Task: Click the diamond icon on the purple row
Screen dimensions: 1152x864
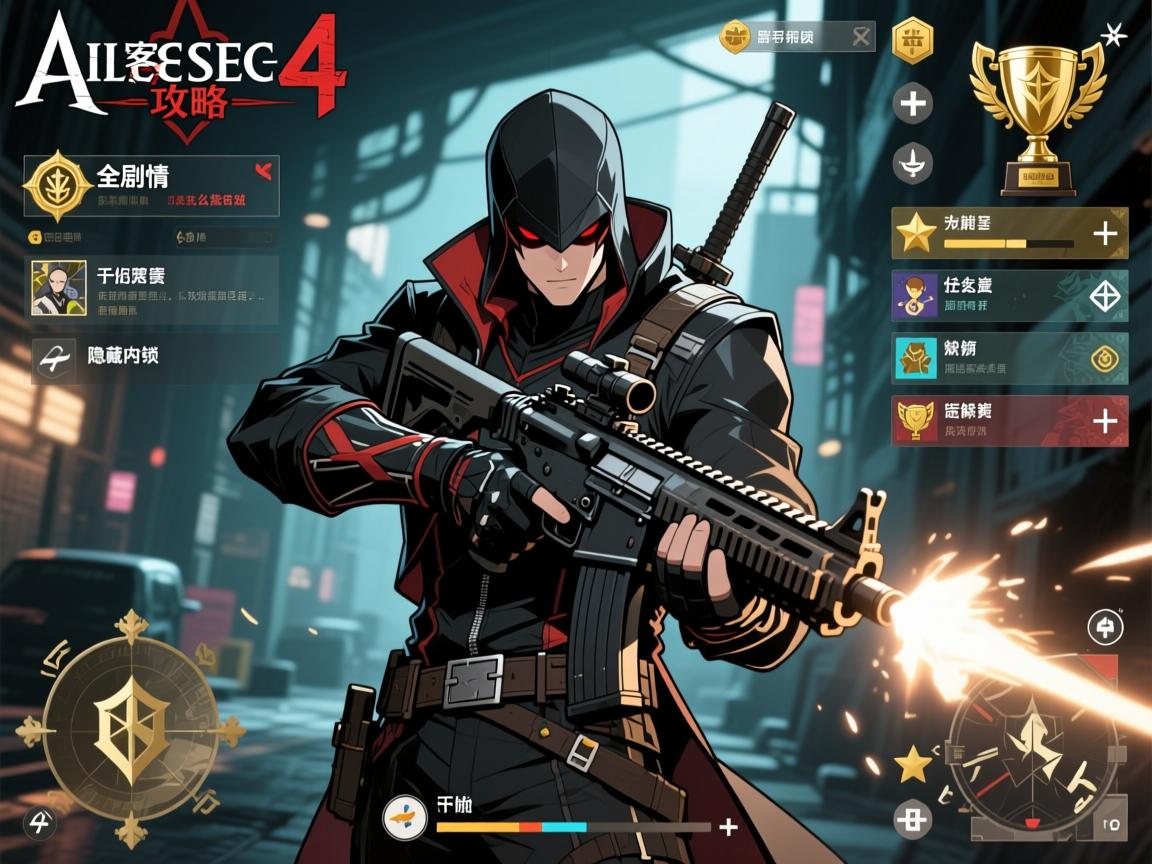Action: 1104,296
